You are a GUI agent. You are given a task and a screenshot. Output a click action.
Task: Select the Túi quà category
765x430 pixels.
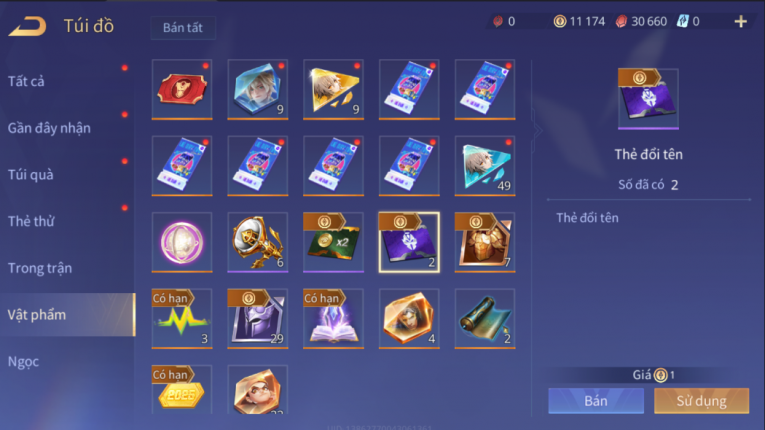pos(31,174)
